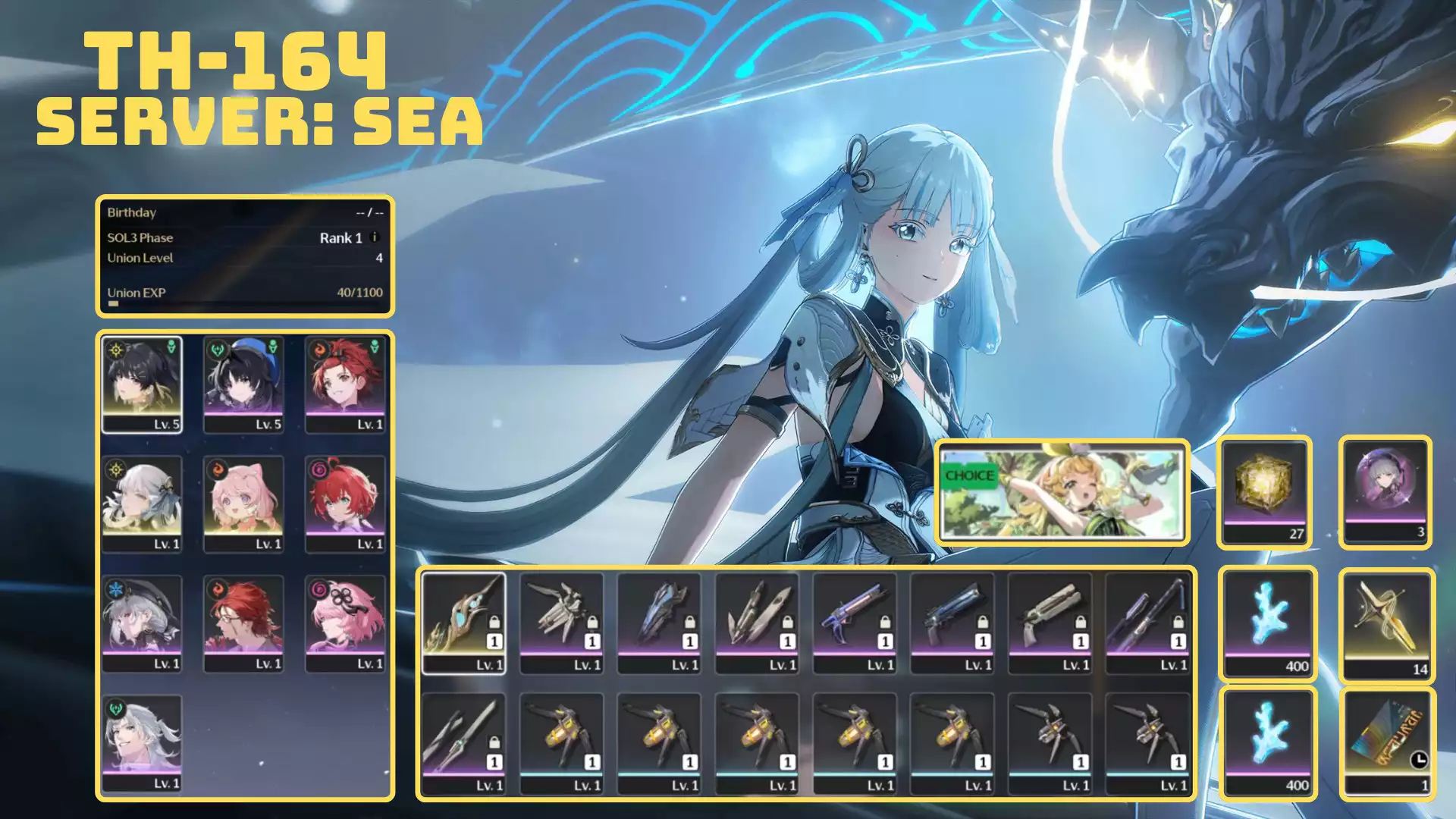Choose the blue-beret character portrait
The image size is (1456, 819).
pyautogui.click(x=243, y=385)
